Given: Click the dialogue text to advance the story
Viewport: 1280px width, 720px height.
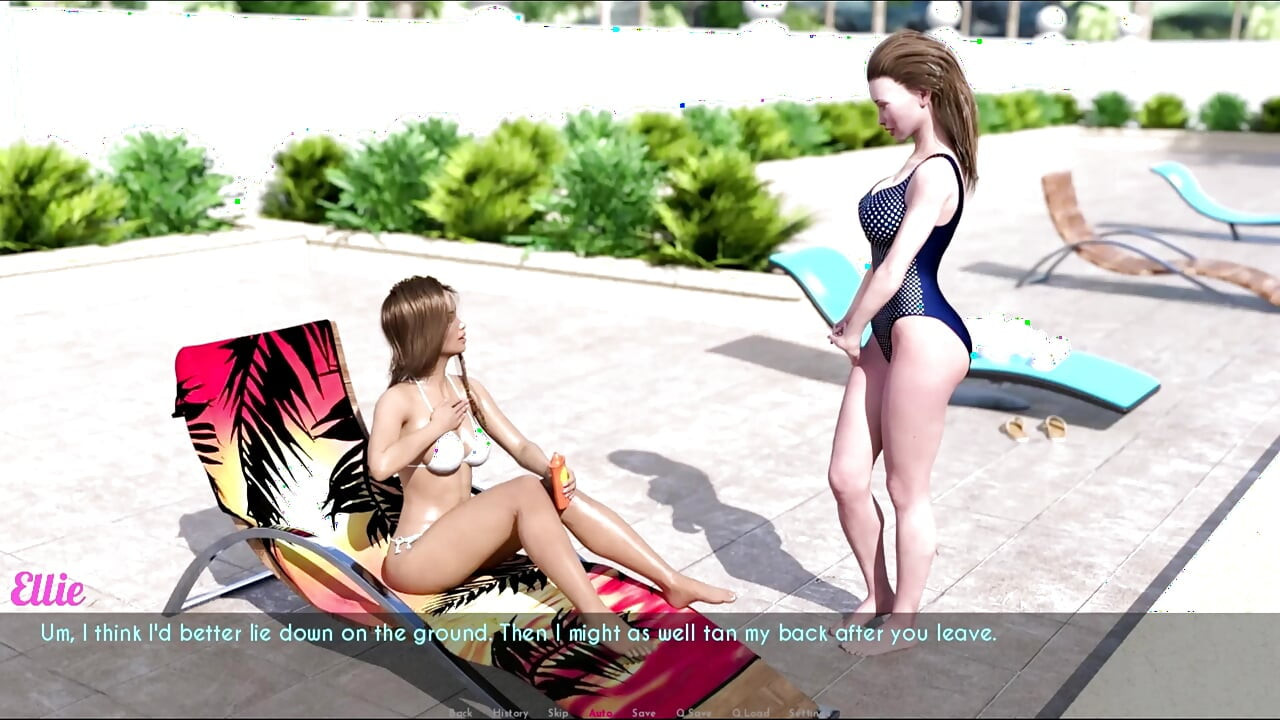Looking at the screenshot, I should pos(518,632).
